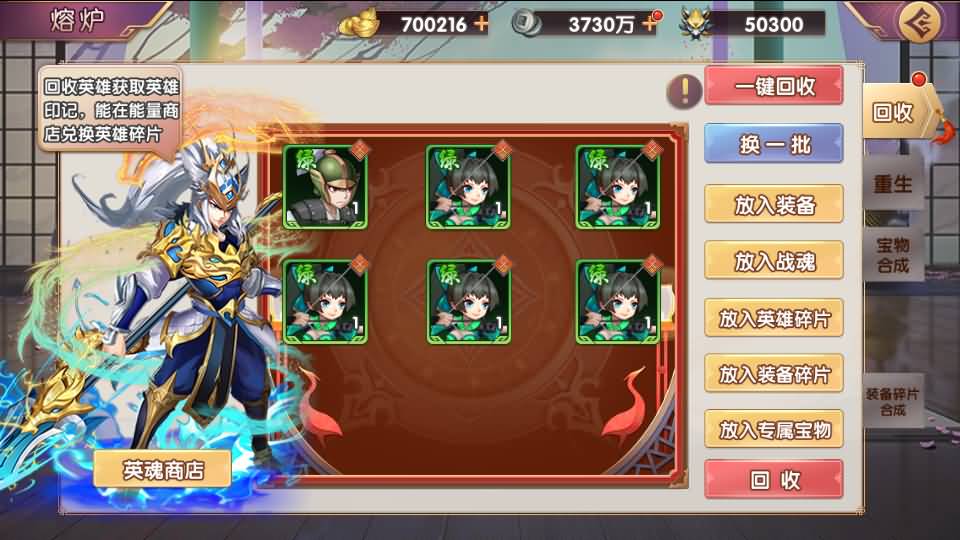Viewport: 960px width, 540px height.
Task: Open the 英魂商店 shop
Action: [x=162, y=469]
